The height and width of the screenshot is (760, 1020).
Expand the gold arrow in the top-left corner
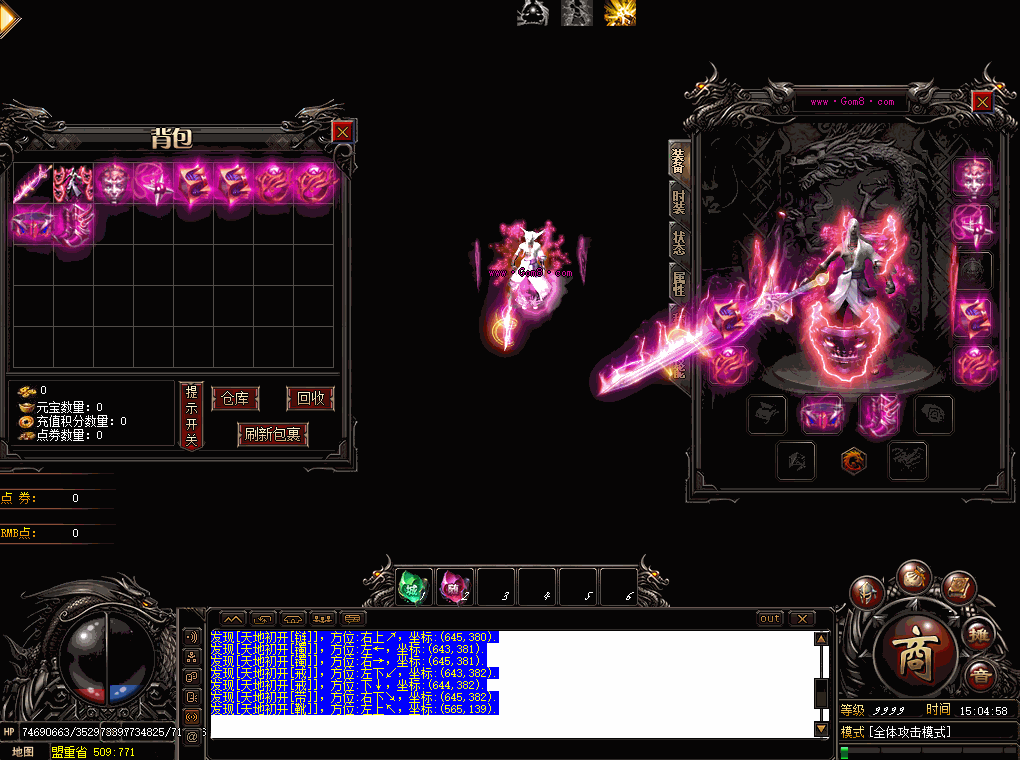(8, 18)
